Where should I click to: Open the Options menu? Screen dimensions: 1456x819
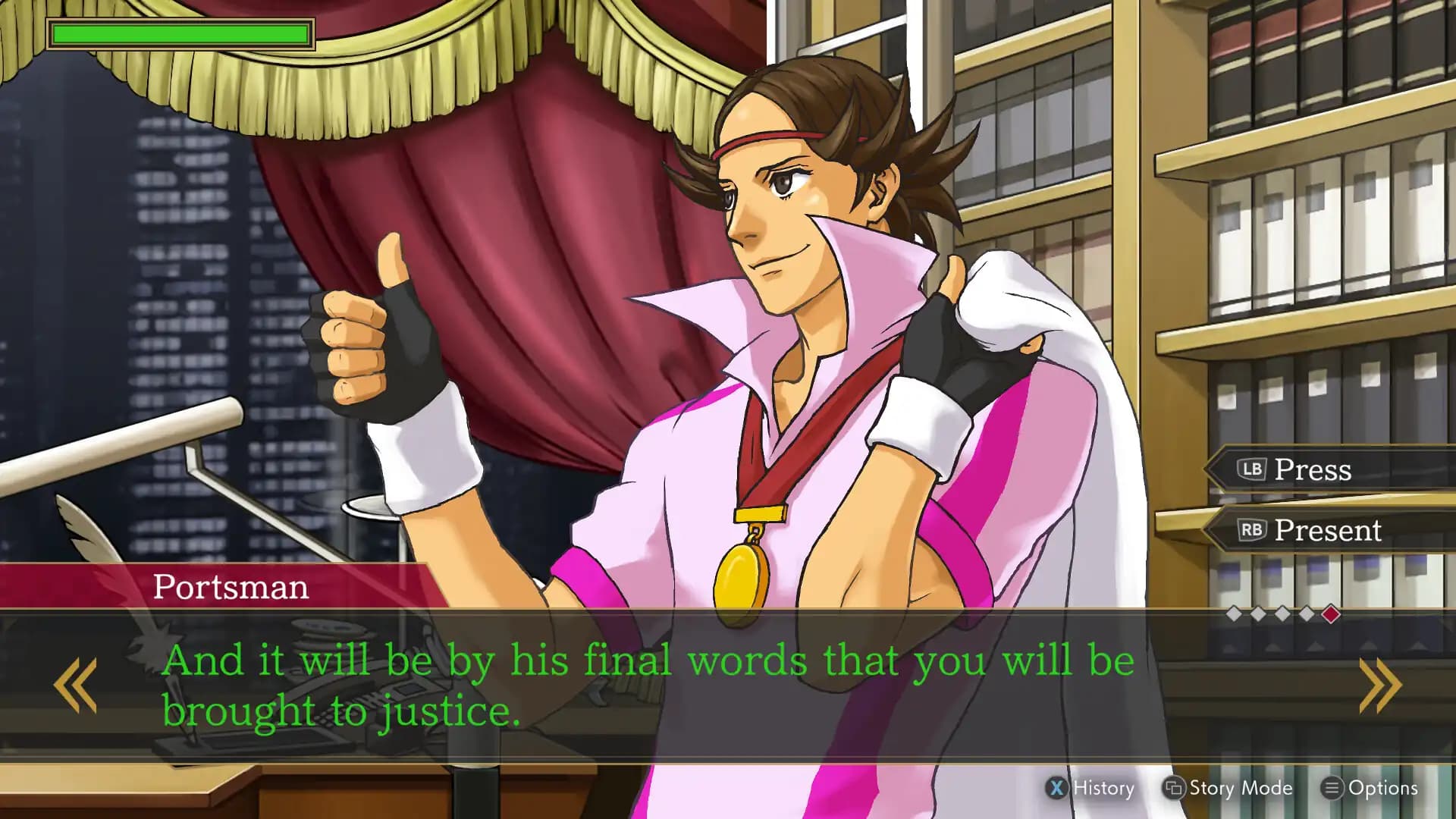(x=1380, y=788)
